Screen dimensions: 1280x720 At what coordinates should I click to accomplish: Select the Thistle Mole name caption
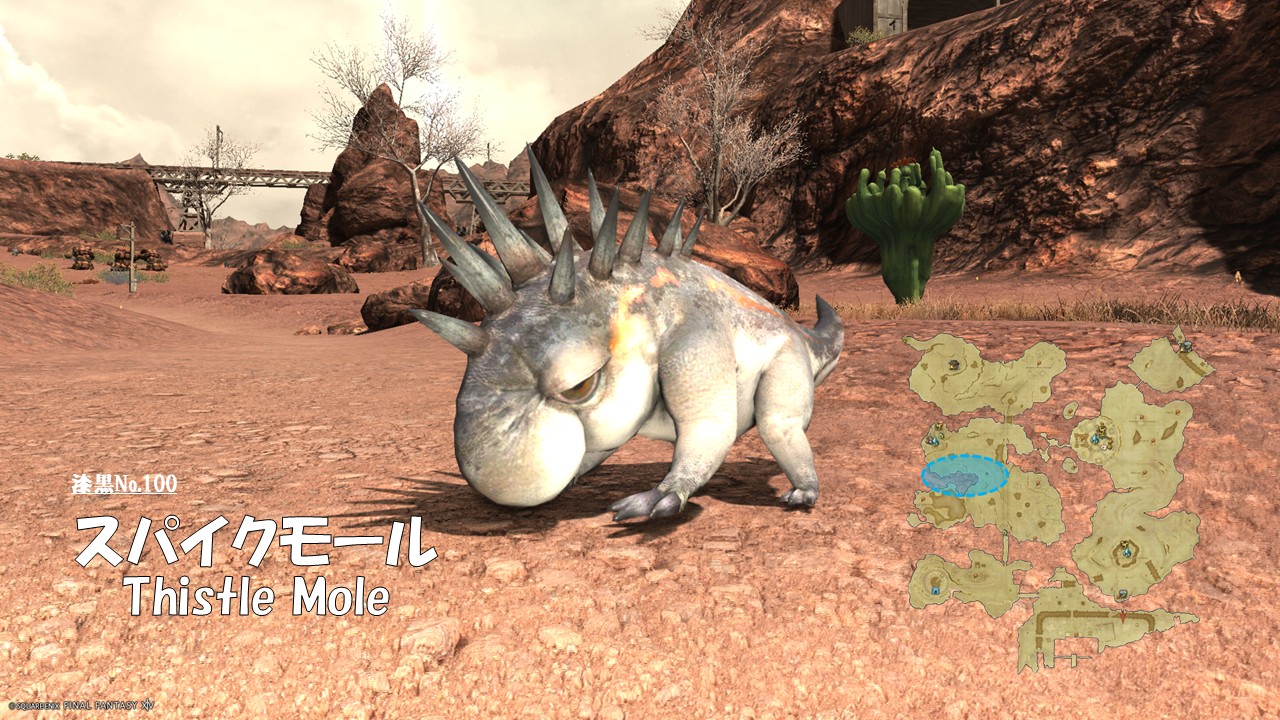[257, 597]
